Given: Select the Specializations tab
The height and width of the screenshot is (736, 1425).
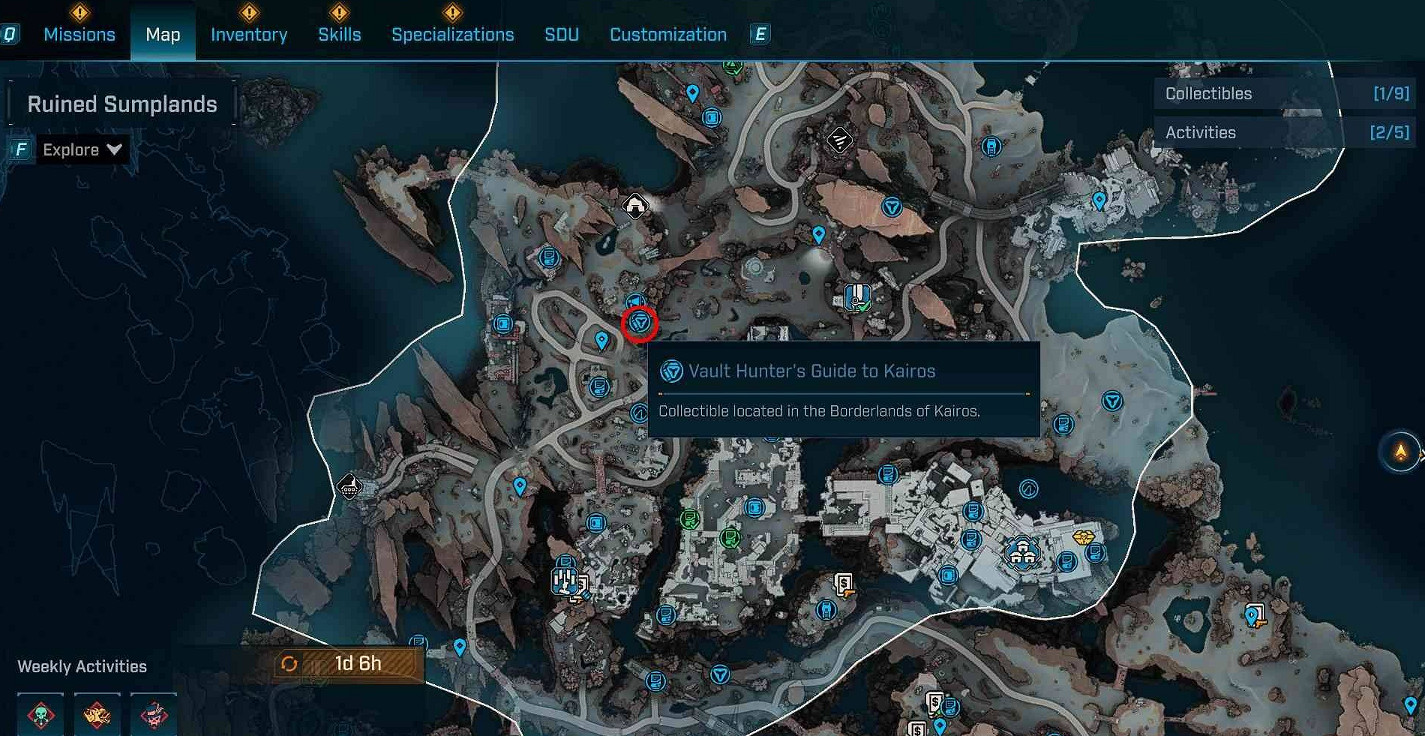Looking at the screenshot, I should (x=452, y=34).
